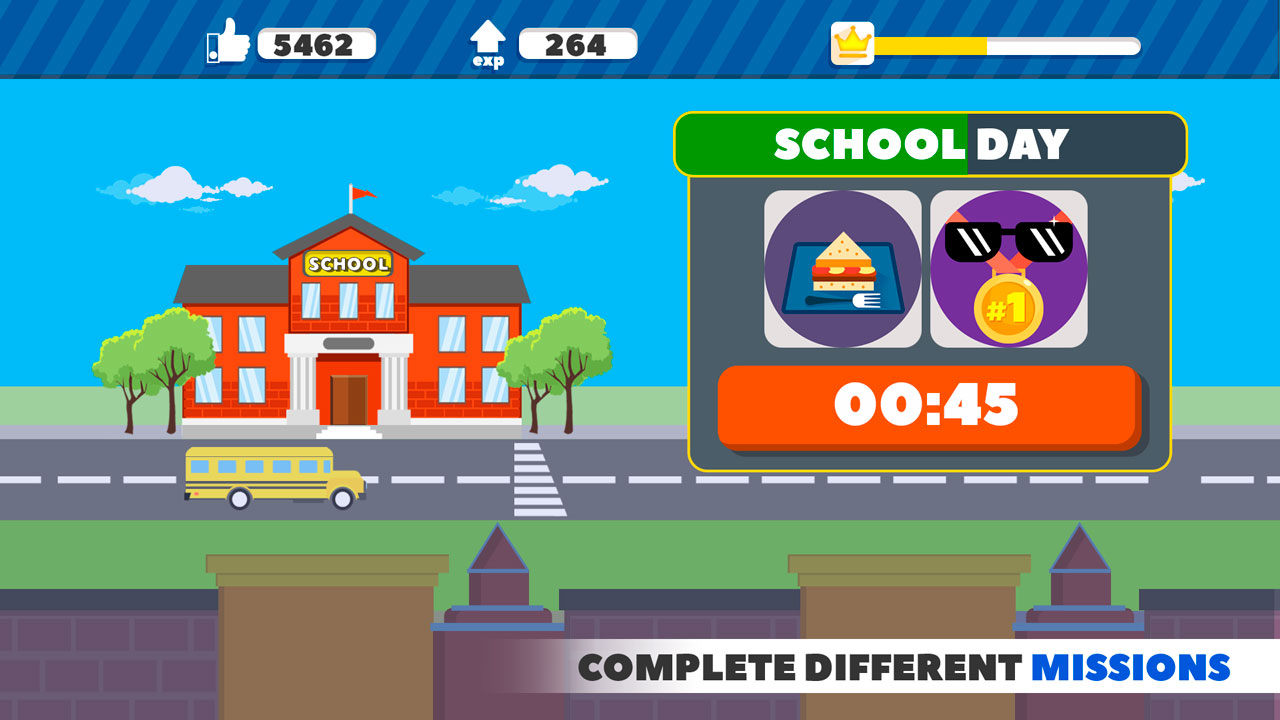Viewport: 1280px width, 720px height.
Task: Click the yellow crown progress bar
Action: pyautogui.click(x=930, y=43)
